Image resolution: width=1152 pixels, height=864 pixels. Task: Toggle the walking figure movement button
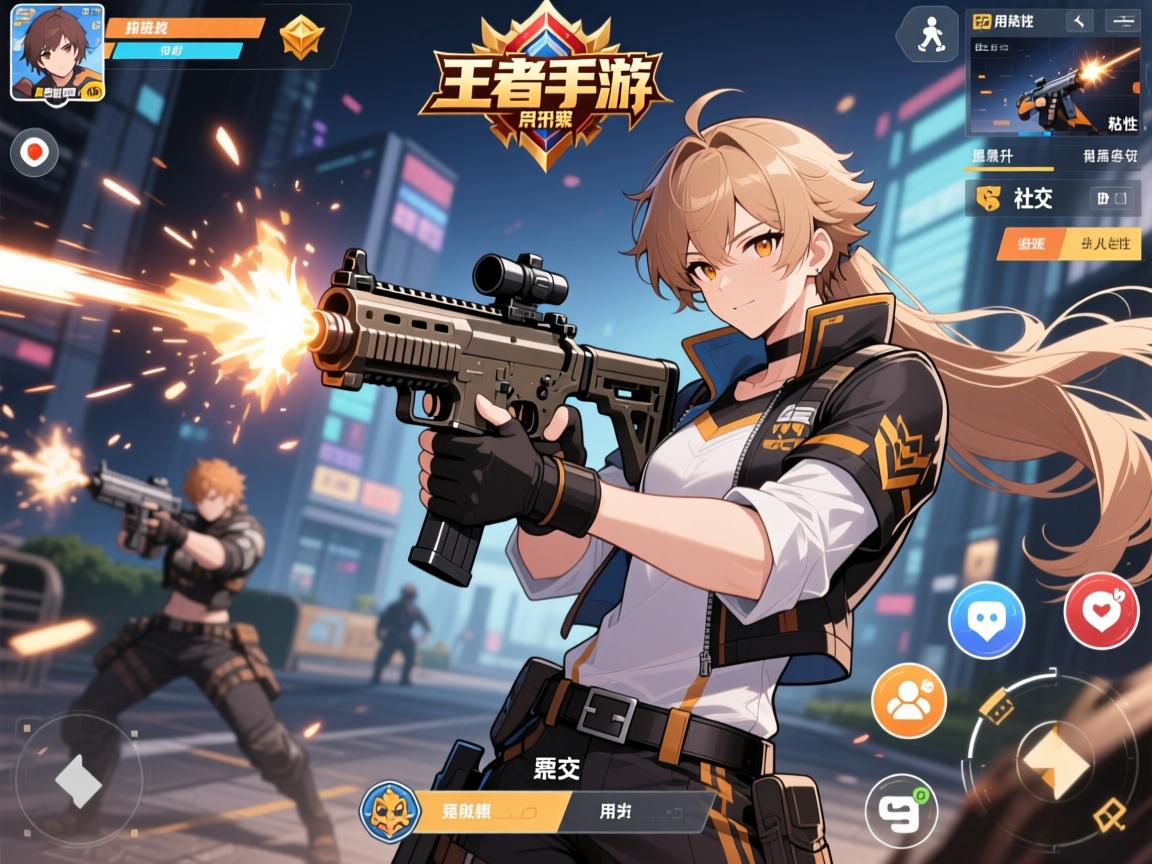click(927, 36)
